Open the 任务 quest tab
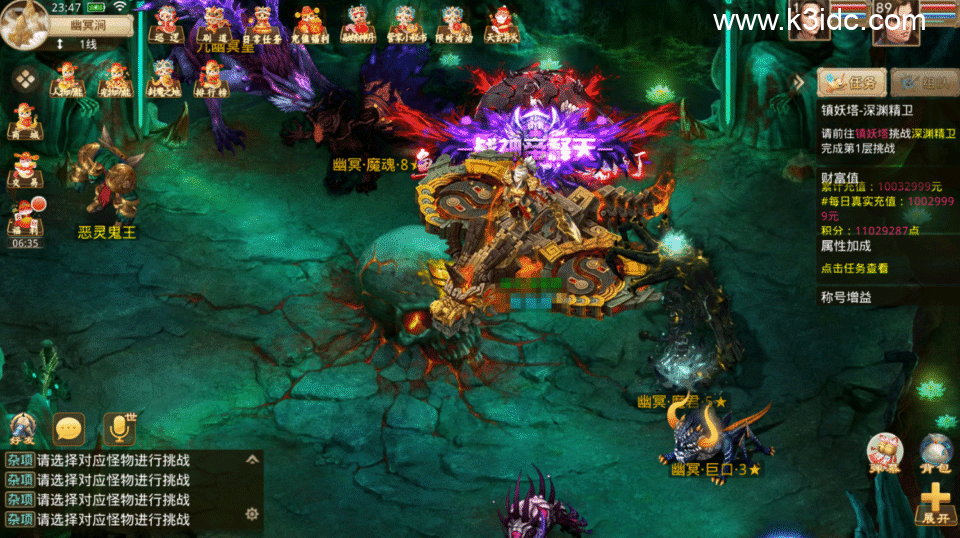The image size is (960, 538). coord(852,82)
